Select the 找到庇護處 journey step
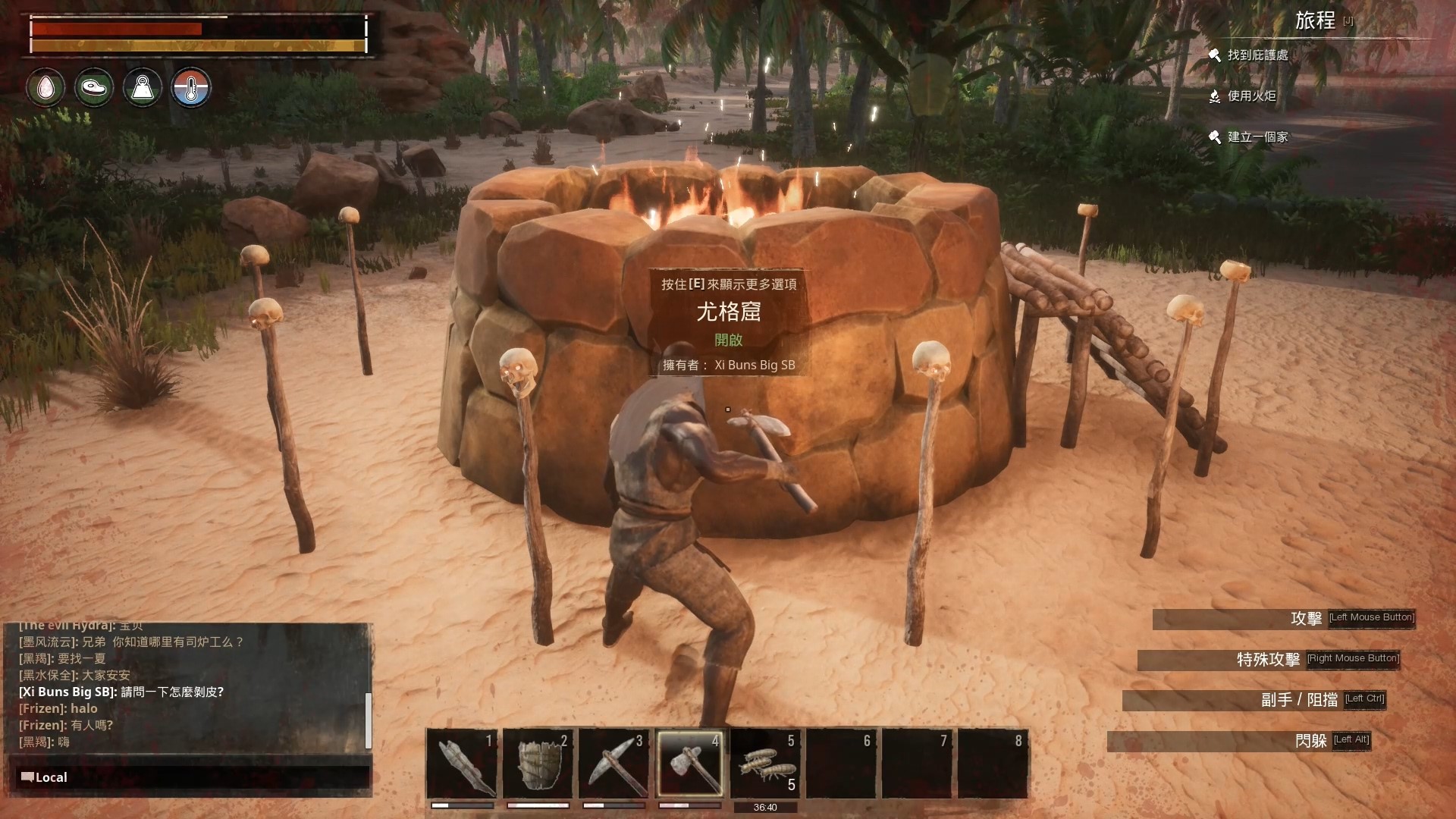The image size is (1456, 819). tap(1257, 55)
